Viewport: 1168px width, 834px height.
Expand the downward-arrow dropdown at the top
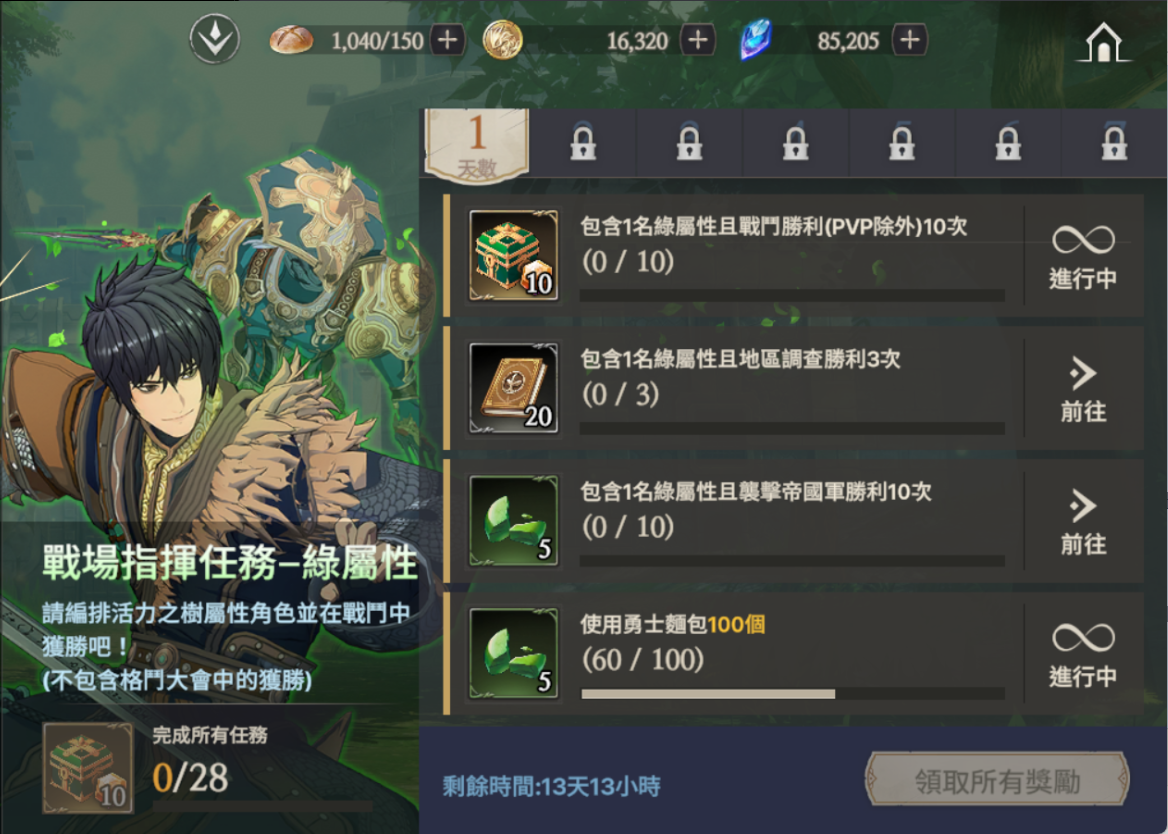215,41
